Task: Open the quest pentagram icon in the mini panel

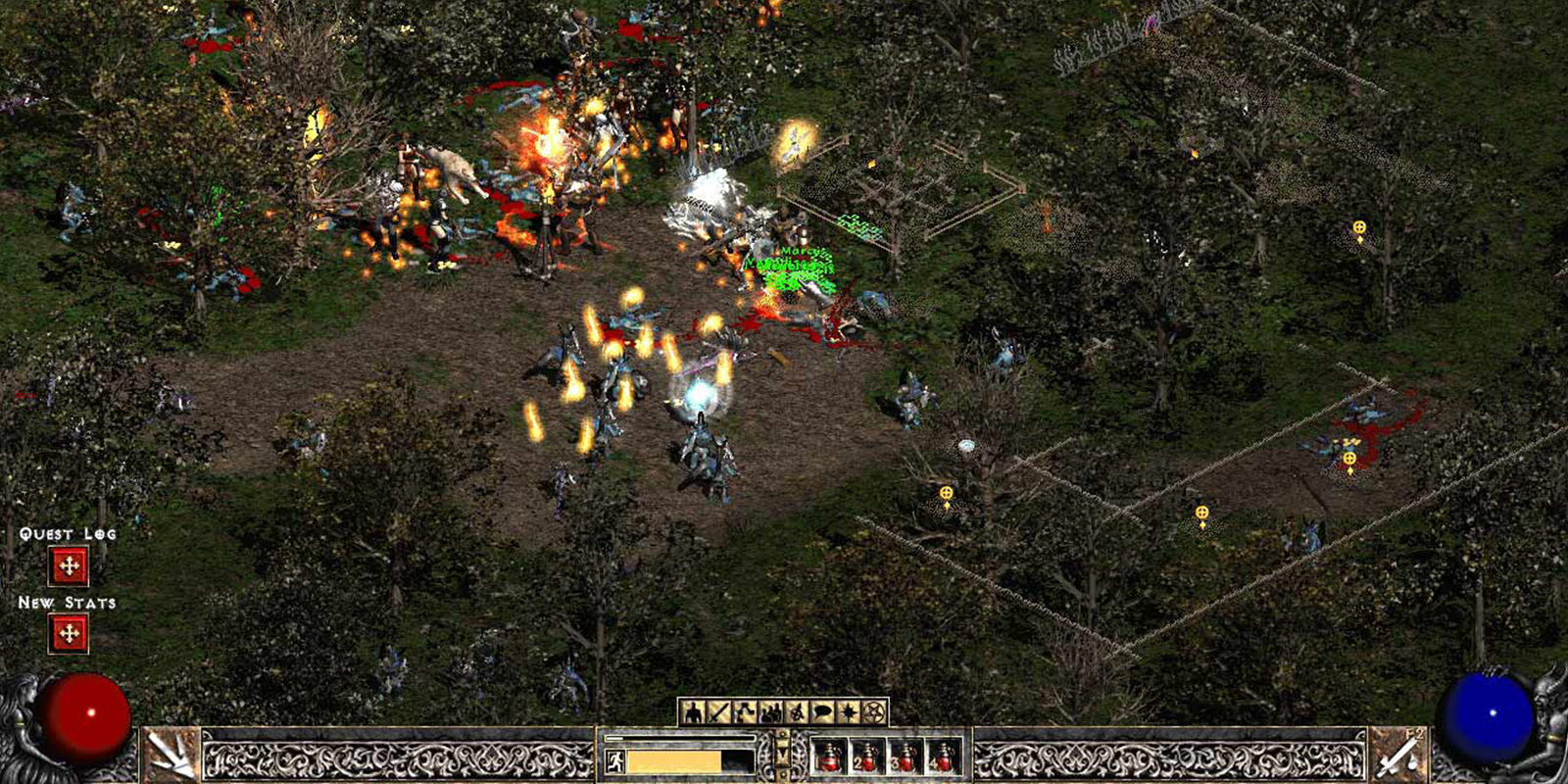Action: [x=872, y=711]
